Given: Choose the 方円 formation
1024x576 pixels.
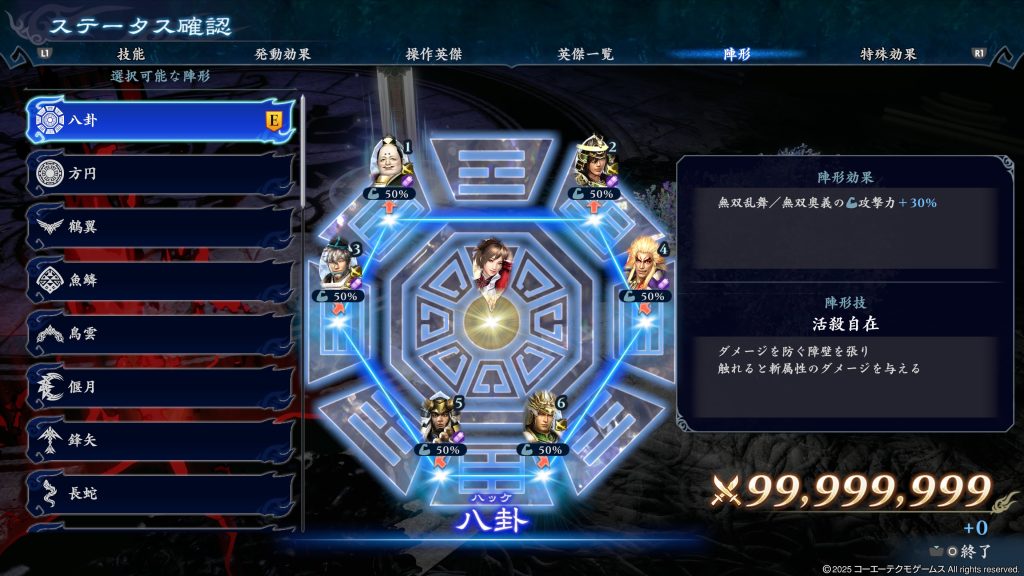Looking at the screenshot, I should click(x=160, y=174).
